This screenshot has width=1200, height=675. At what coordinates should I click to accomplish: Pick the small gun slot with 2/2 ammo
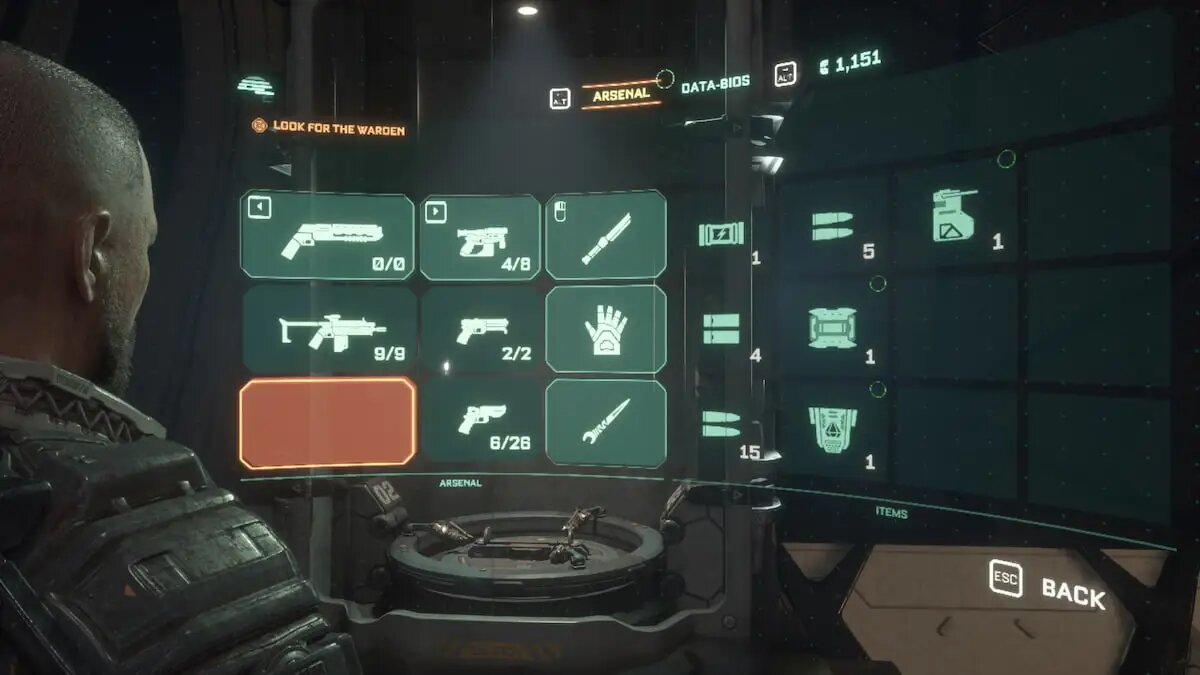click(481, 329)
